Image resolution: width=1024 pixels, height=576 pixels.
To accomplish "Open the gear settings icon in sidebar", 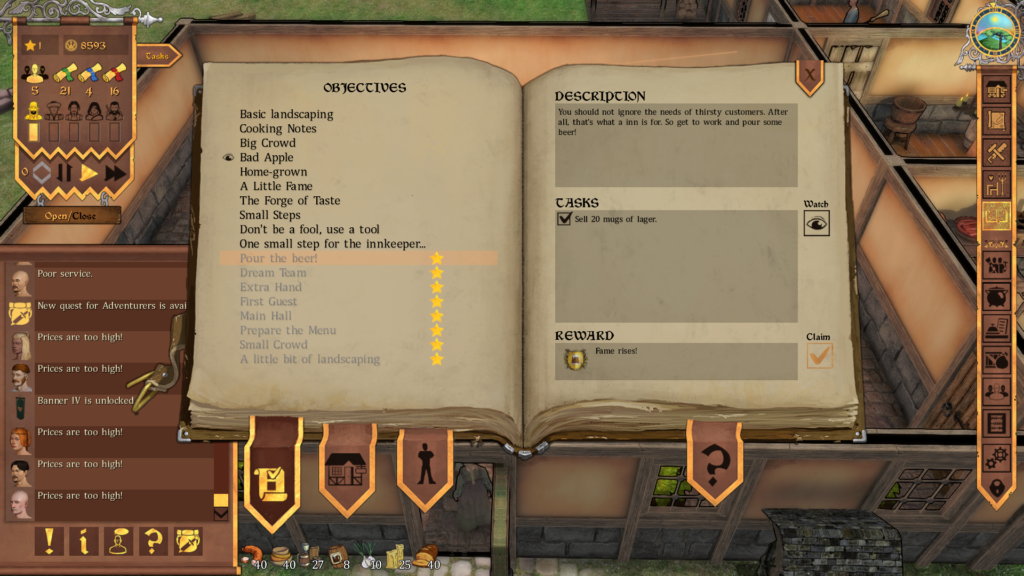I will (x=996, y=458).
